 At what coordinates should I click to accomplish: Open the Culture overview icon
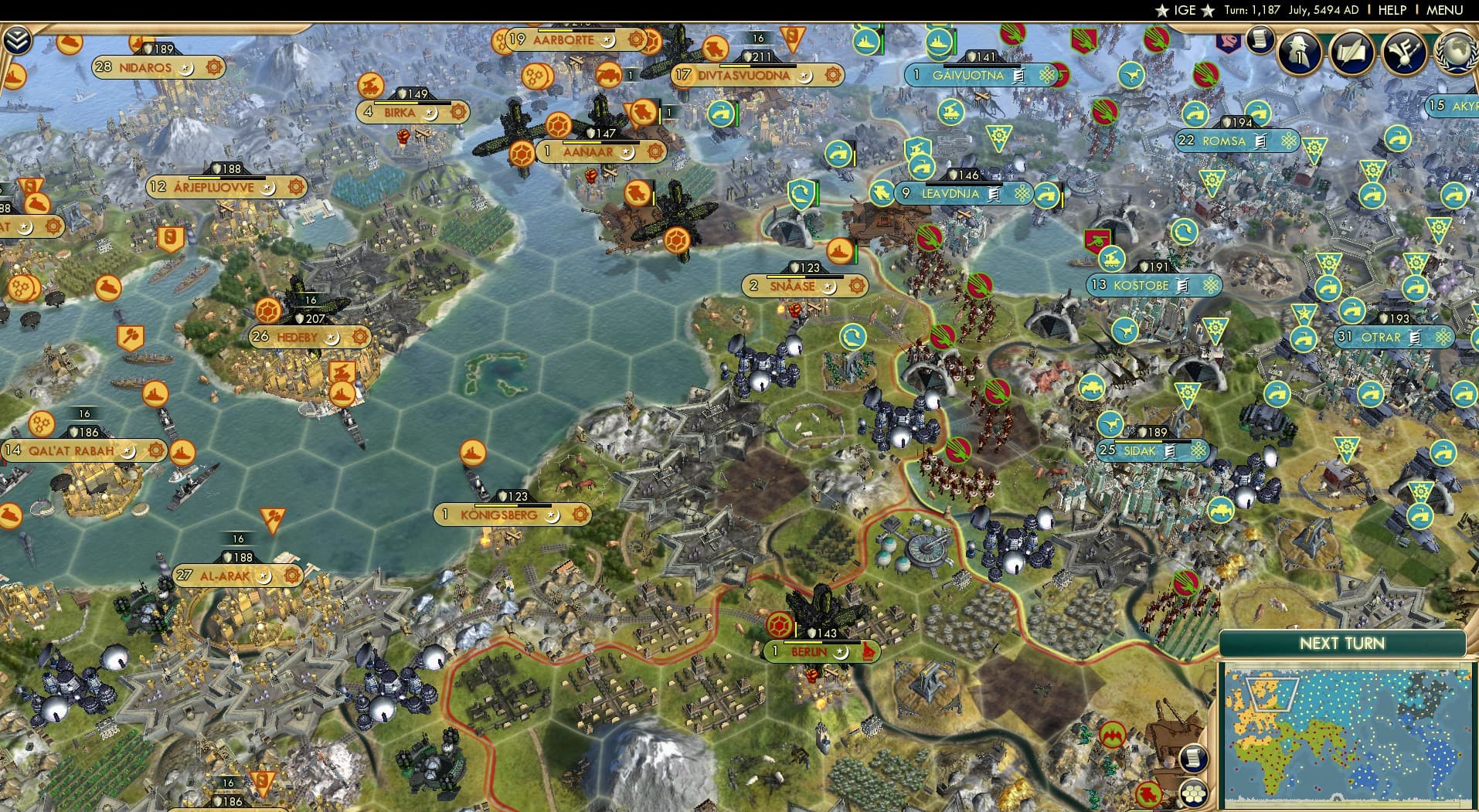pyautogui.click(x=1405, y=53)
